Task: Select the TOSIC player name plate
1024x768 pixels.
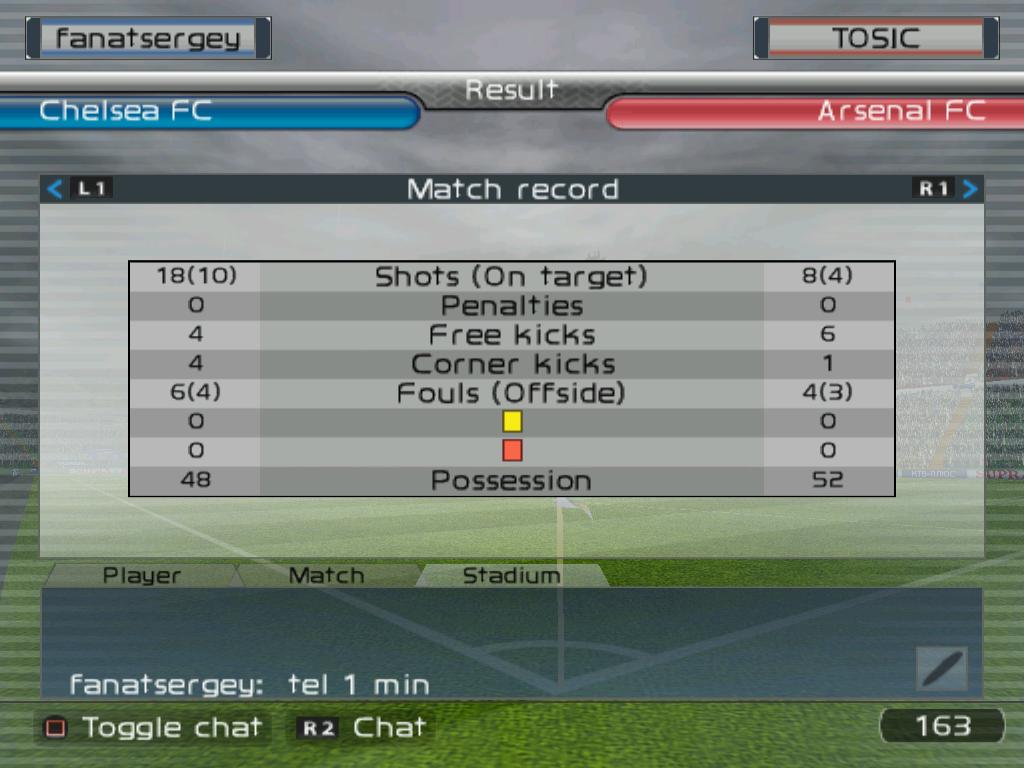Action: [875, 38]
